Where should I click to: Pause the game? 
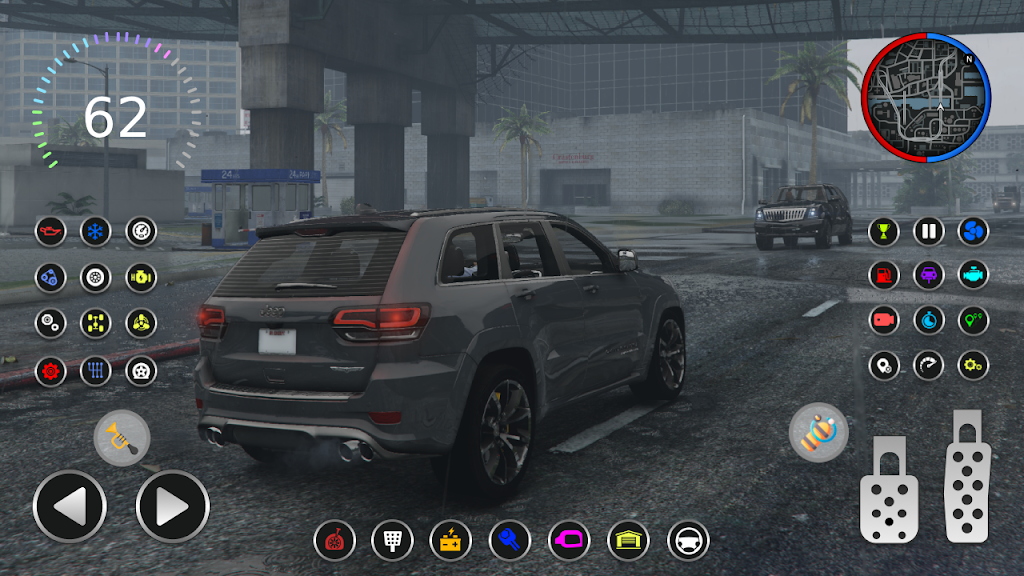tap(928, 232)
